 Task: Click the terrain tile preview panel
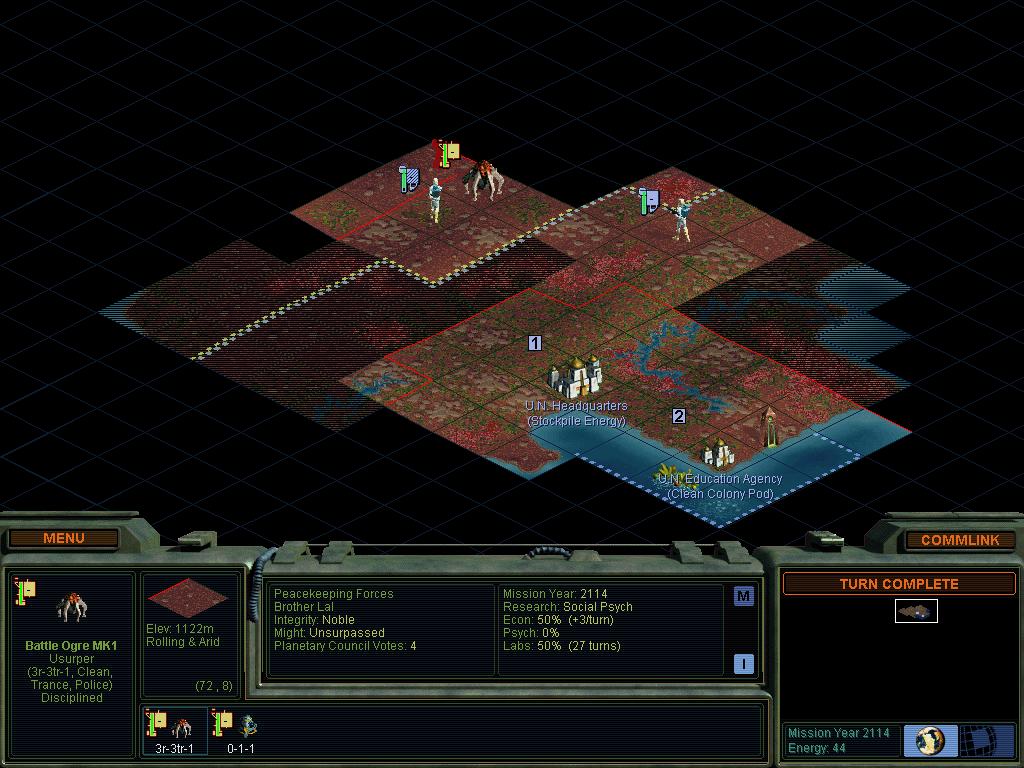[x=187, y=597]
